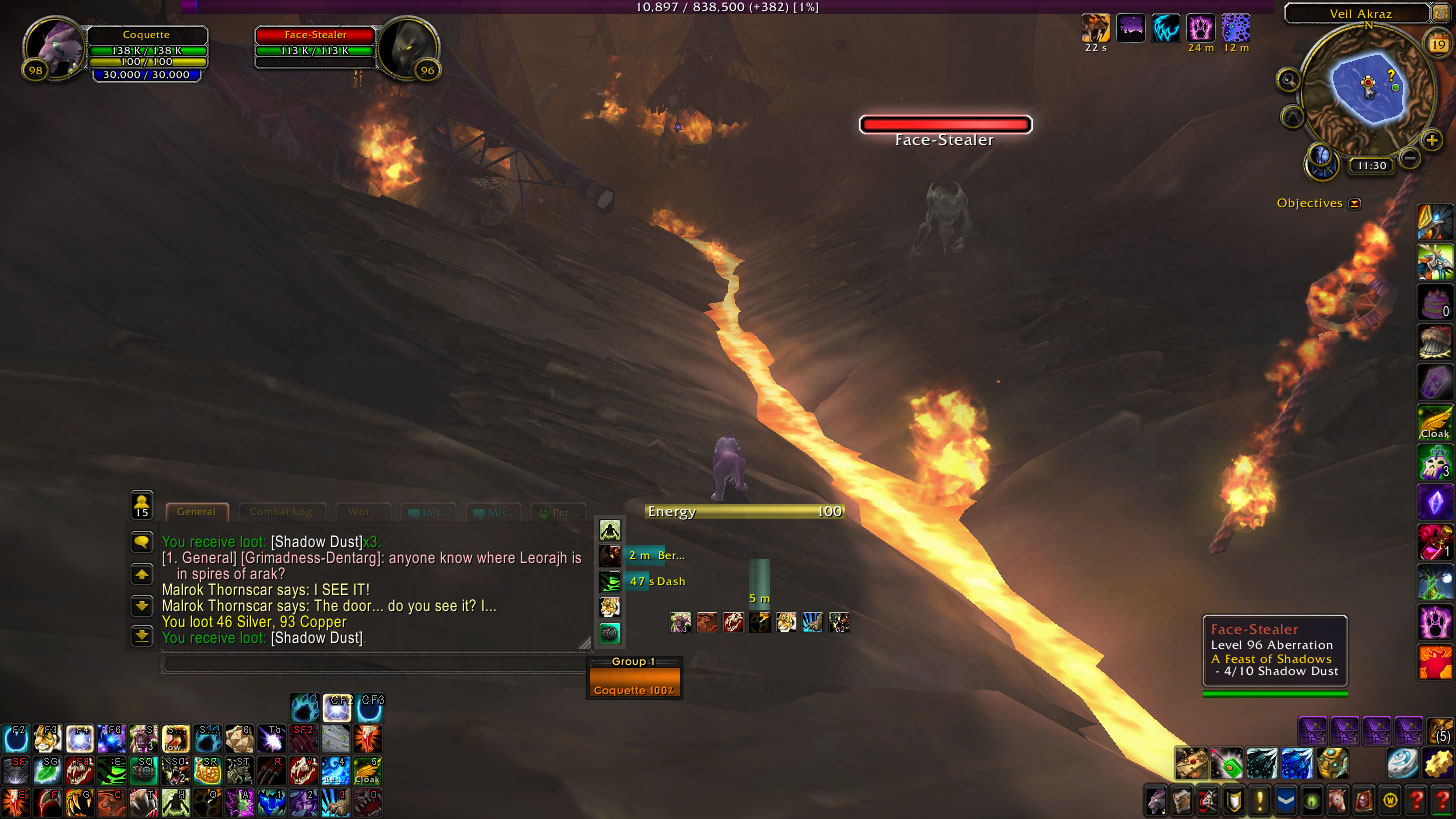Viewport: 1456px width, 819px height.
Task: Collapse the Objectives tracker
Action: tap(1355, 203)
